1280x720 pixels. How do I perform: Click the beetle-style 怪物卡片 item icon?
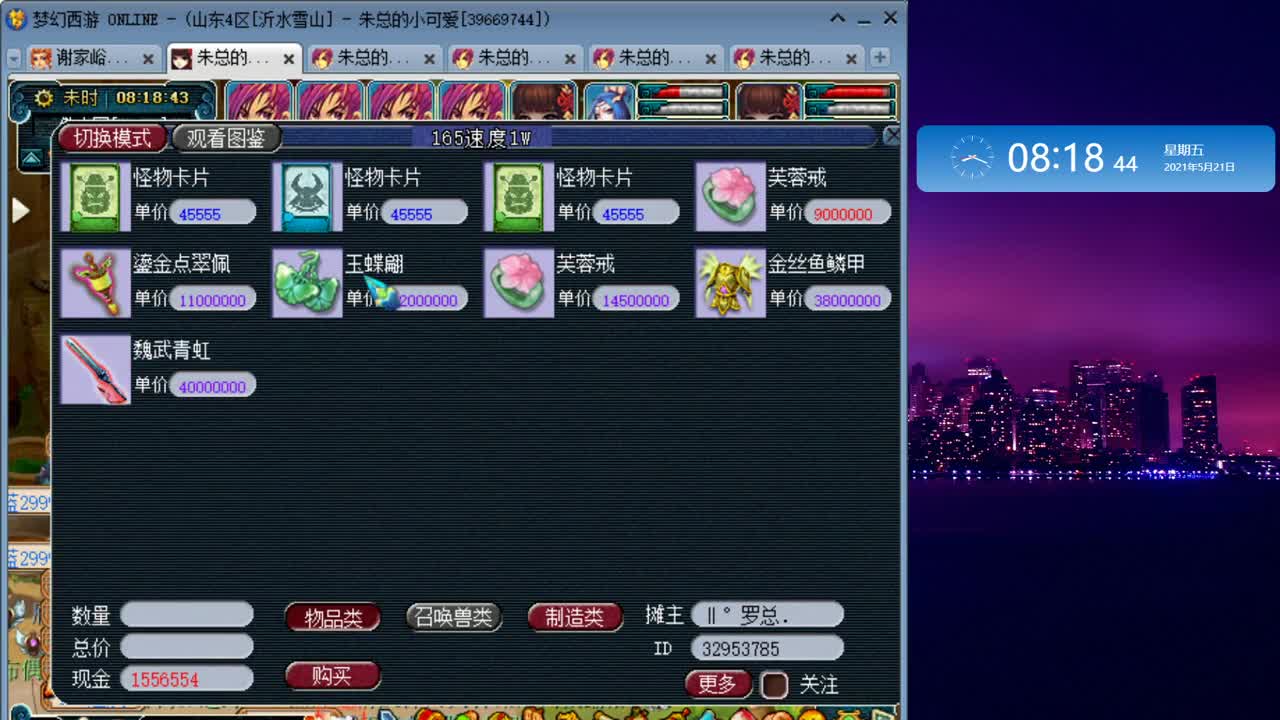[x=307, y=196]
